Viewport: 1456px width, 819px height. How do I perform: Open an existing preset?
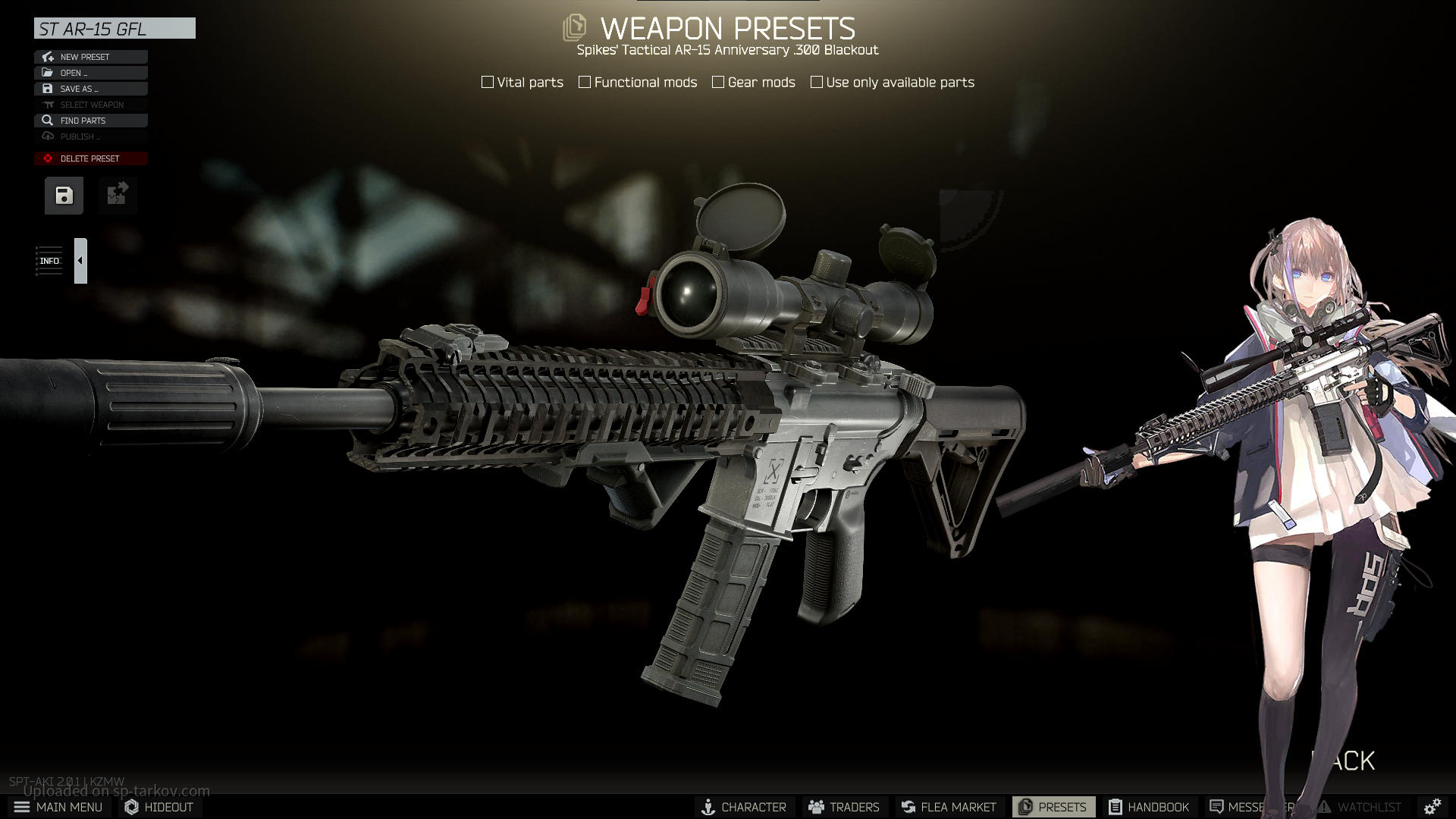[90, 73]
